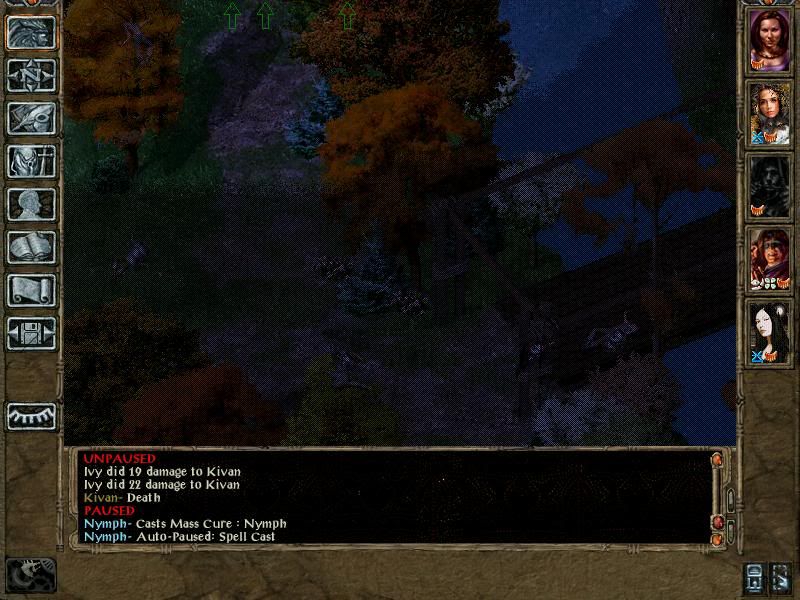Select the face-painted character portrait
Screen dimensions: 800x600
click(770, 258)
